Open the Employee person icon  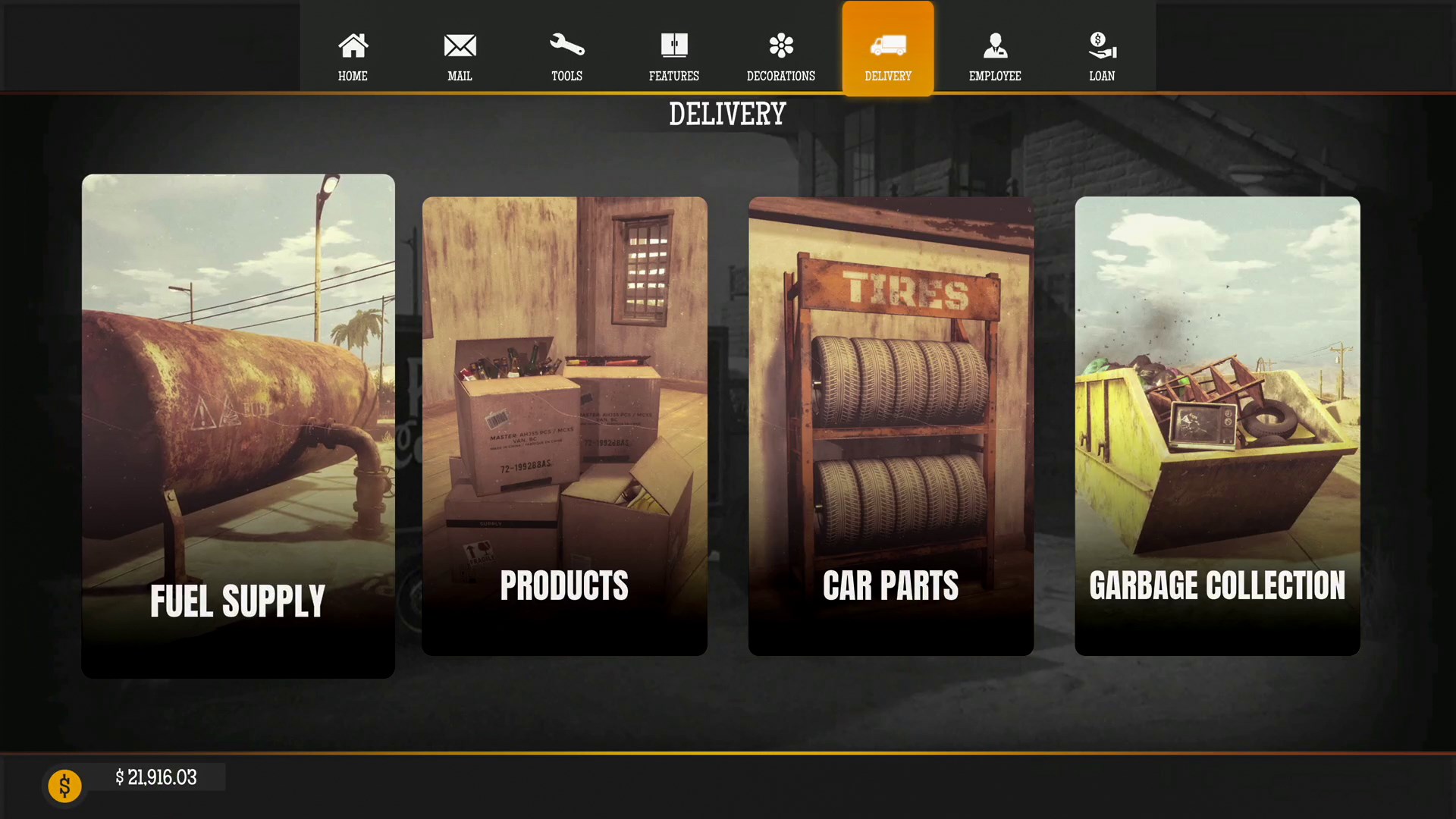coord(995,45)
